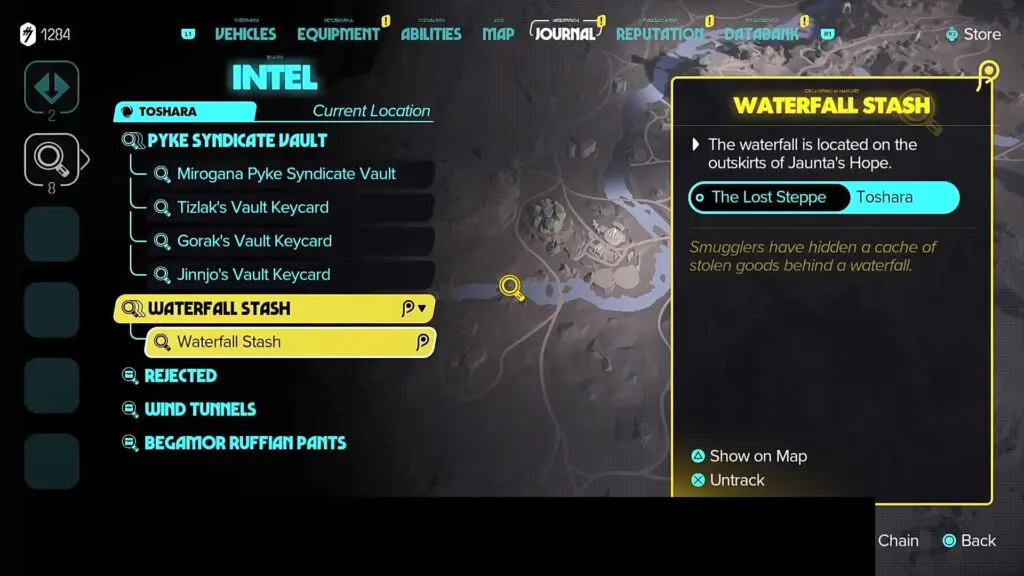The height and width of the screenshot is (576, 1024).
Task: Expand the Pyke Syndicate Vault intel
Action: (237, 140)
